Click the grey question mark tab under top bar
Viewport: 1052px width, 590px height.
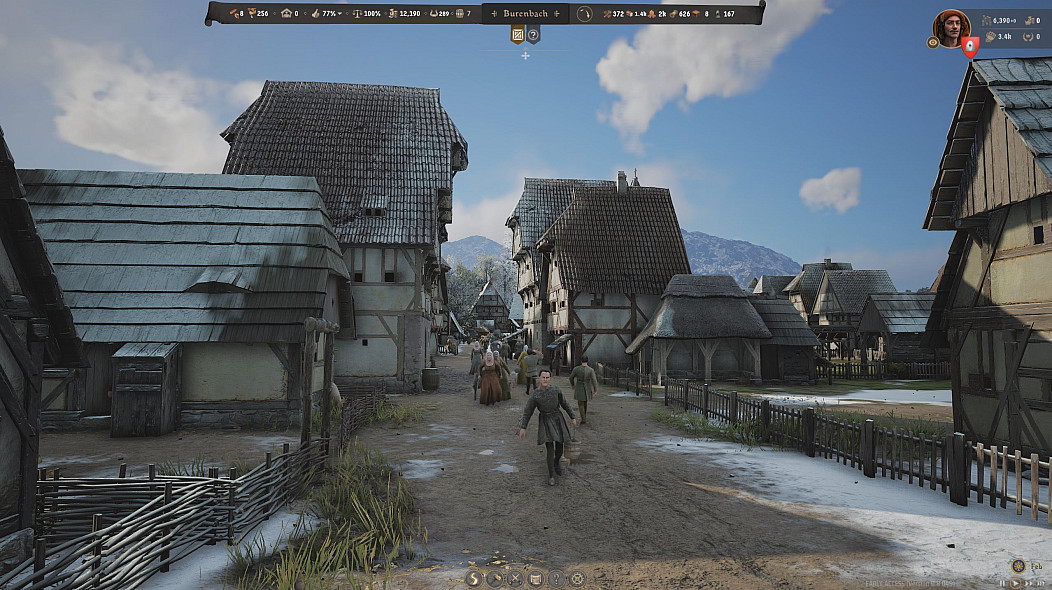point(533,35)
